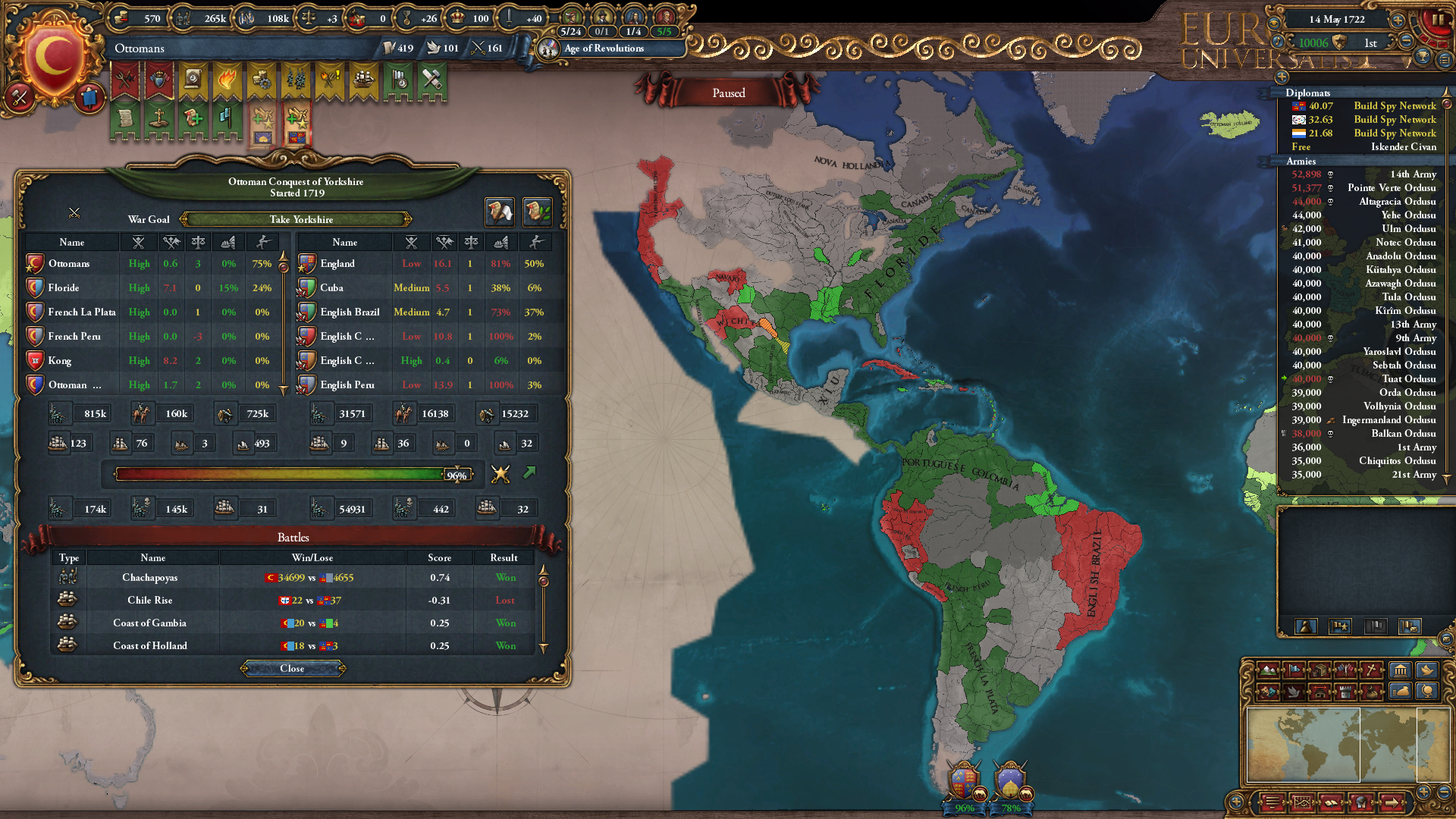Image resolution: width=1456 pixels, height=819 pixels.
Task: Close the Ottoman Conquest of Yorkshire window
Action: click(x=292, y=668)
